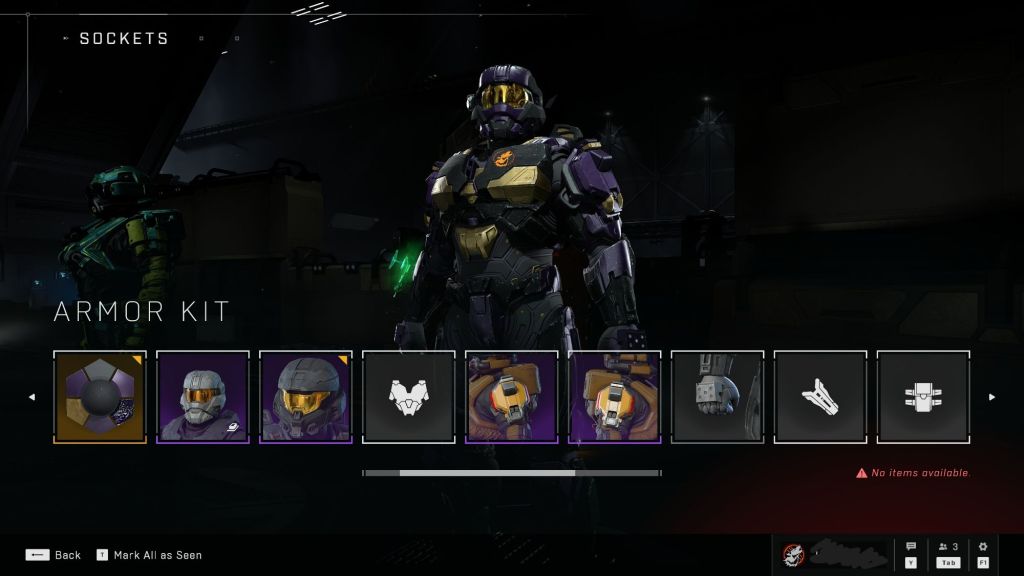1024x576 pixels.
Task: Select the armor kit hexagon slot
Action: tap(100, 397)
